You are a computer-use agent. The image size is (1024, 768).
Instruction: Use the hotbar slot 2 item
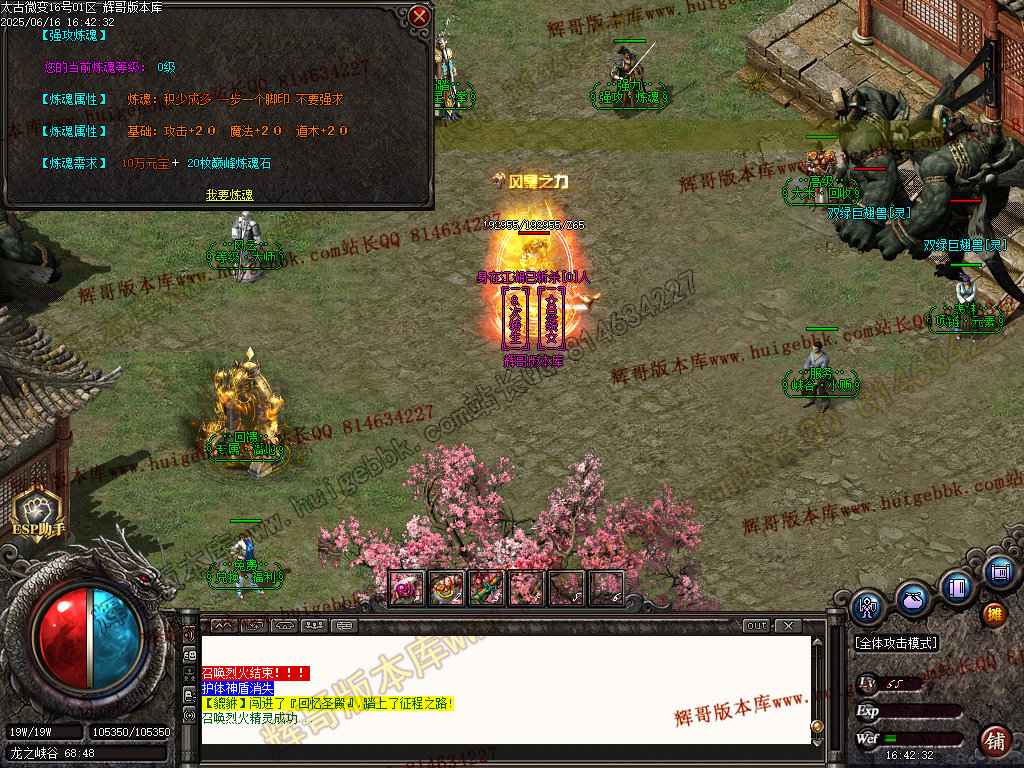tap(447, 589)
